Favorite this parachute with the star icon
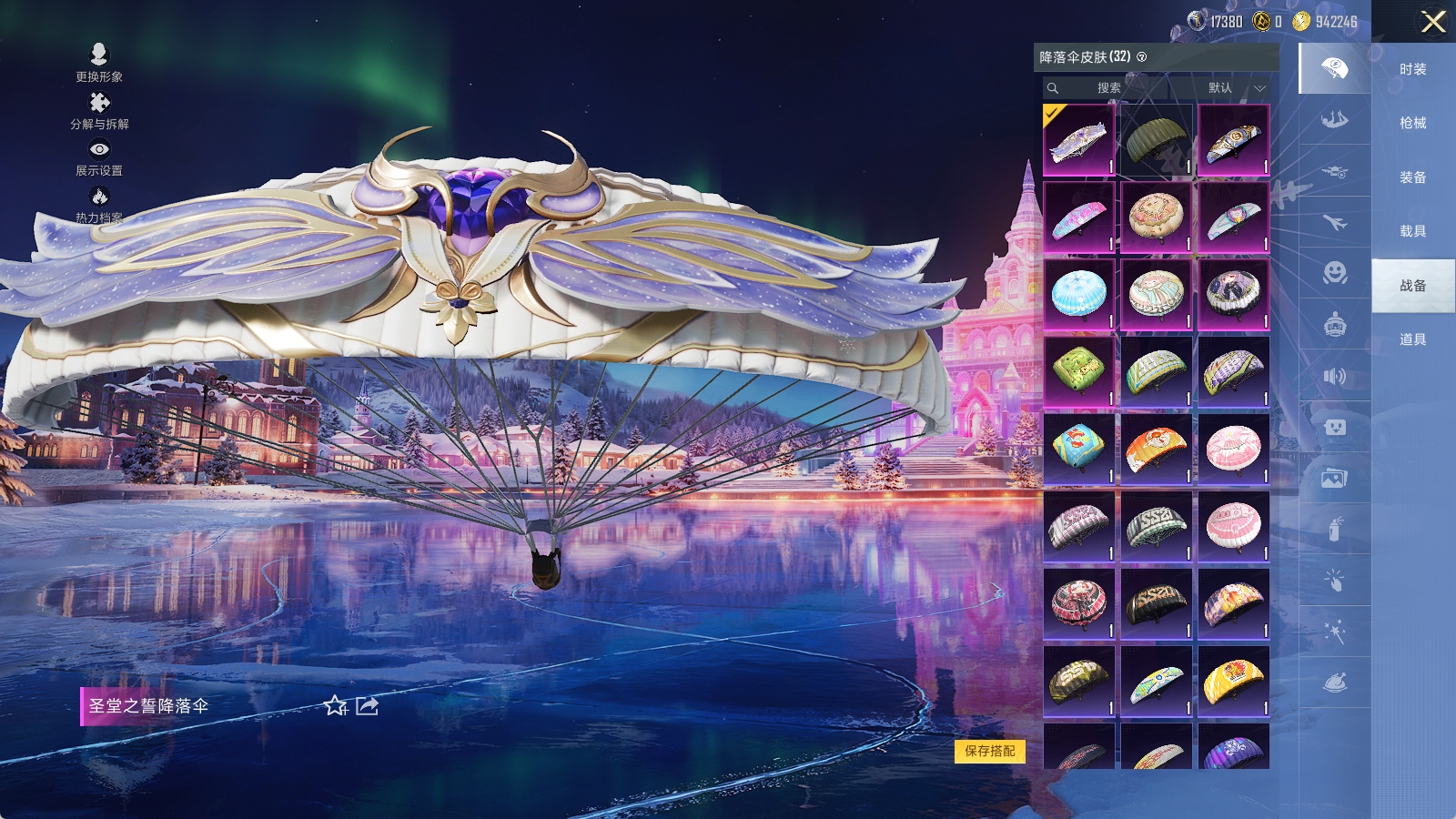Image resolution: width=1456 pixels, height=819 pixels. point(335,706)
